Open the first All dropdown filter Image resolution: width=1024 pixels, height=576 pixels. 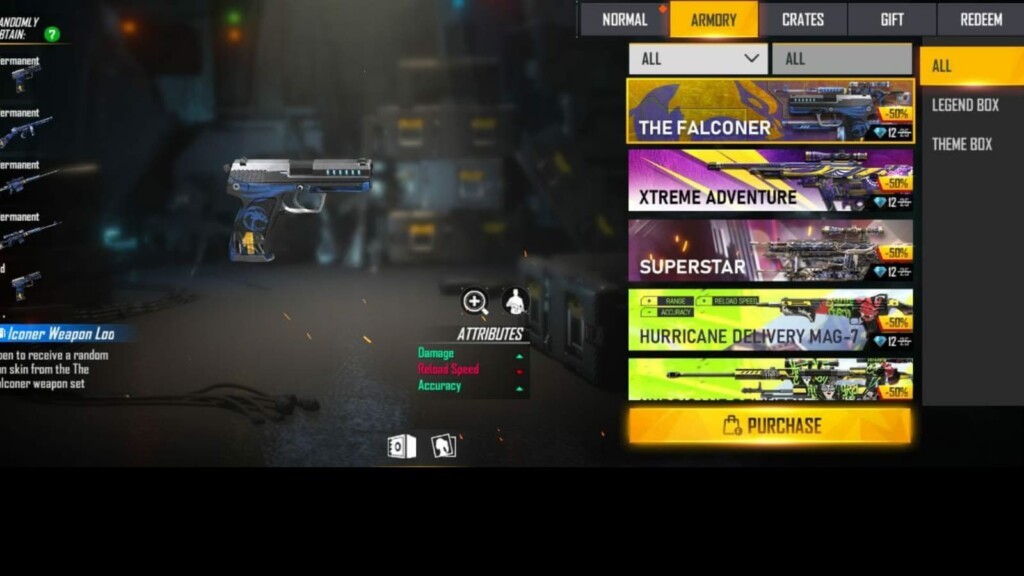[698, 59]
